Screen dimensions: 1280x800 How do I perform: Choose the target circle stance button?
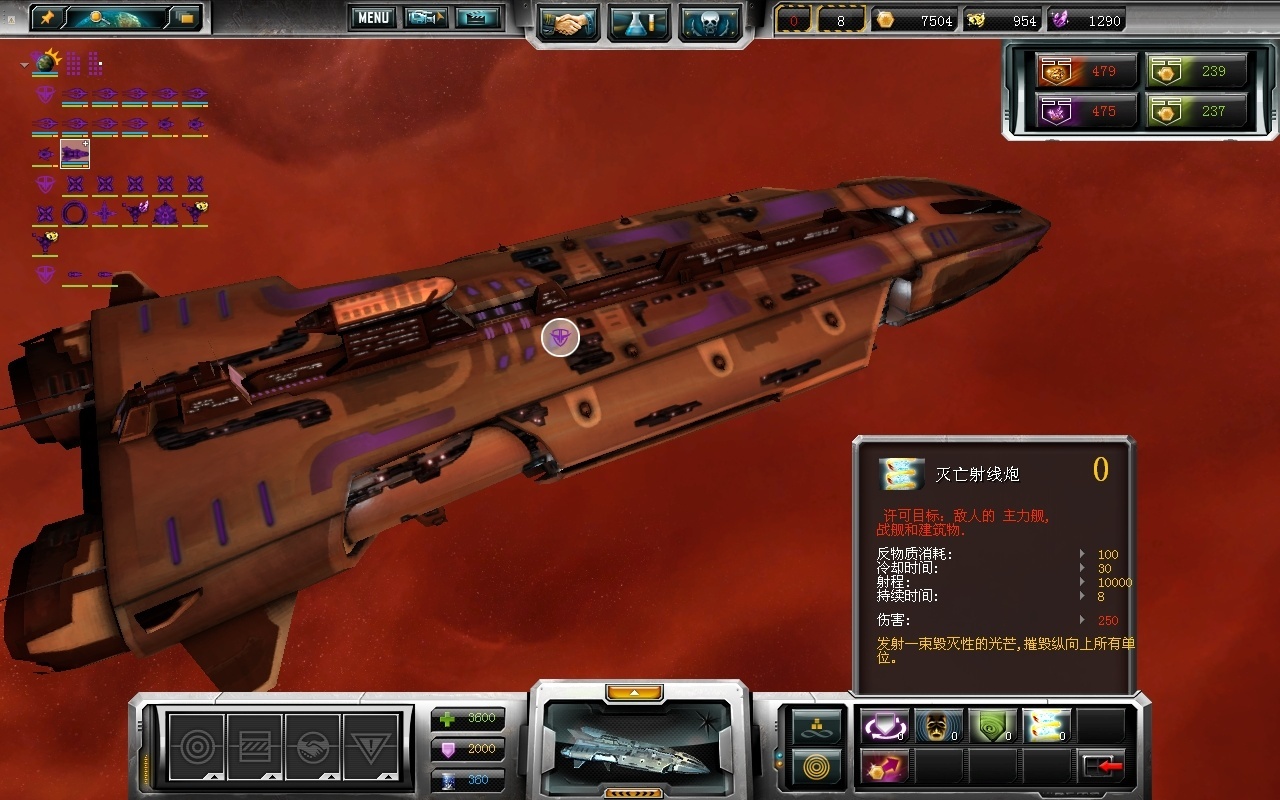coord(196,747)
